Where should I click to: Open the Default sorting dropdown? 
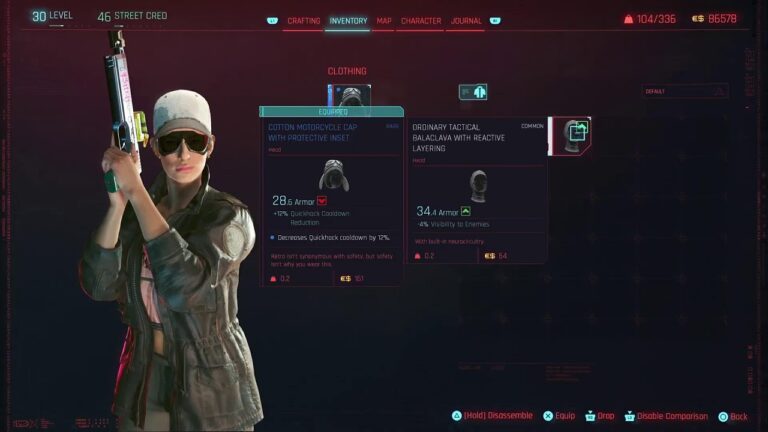(x=684, y=91)
